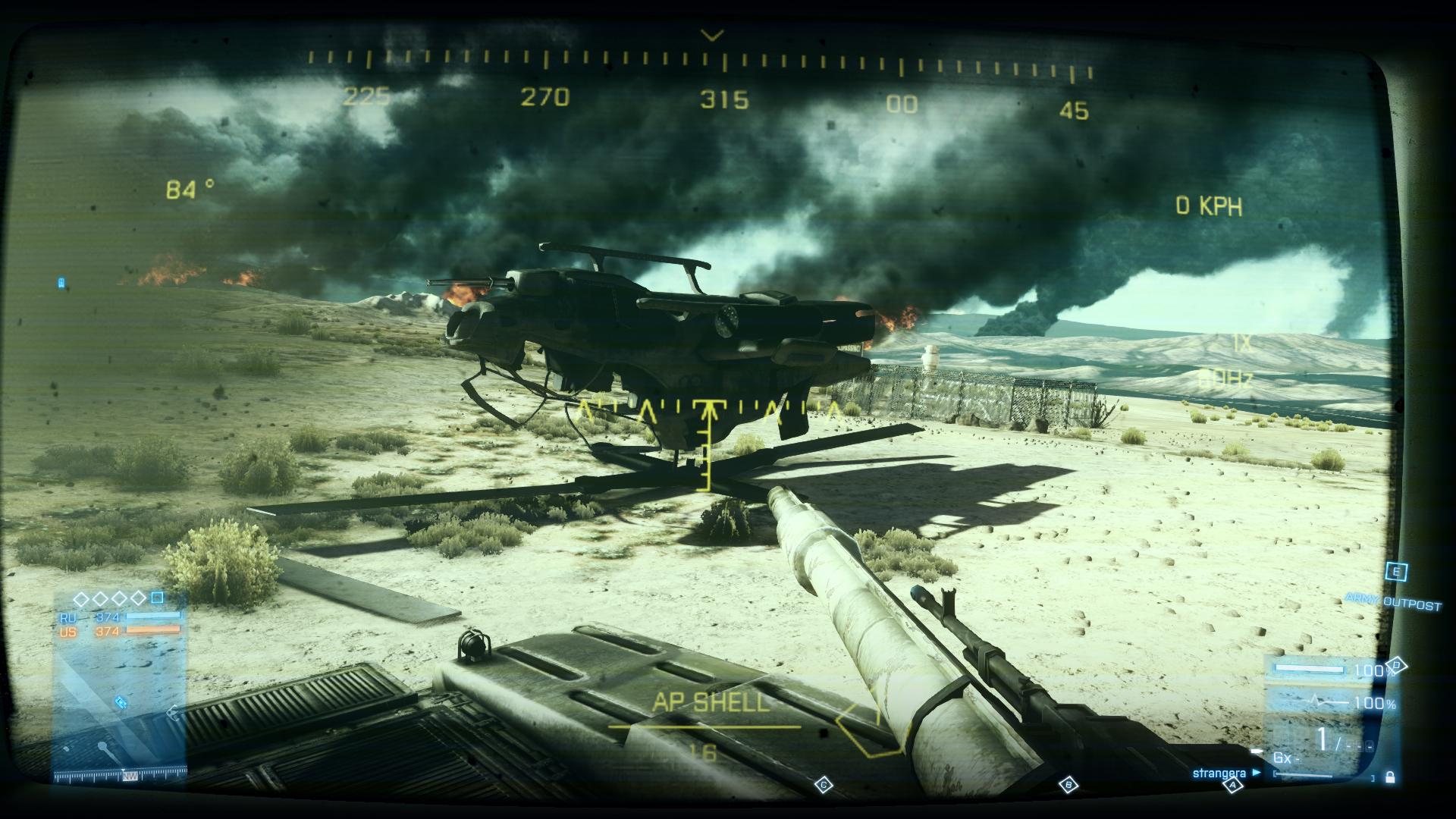Select the Army Outpost E objective marker
This screenshot has height=819, width=1456.
(1396, 572)
